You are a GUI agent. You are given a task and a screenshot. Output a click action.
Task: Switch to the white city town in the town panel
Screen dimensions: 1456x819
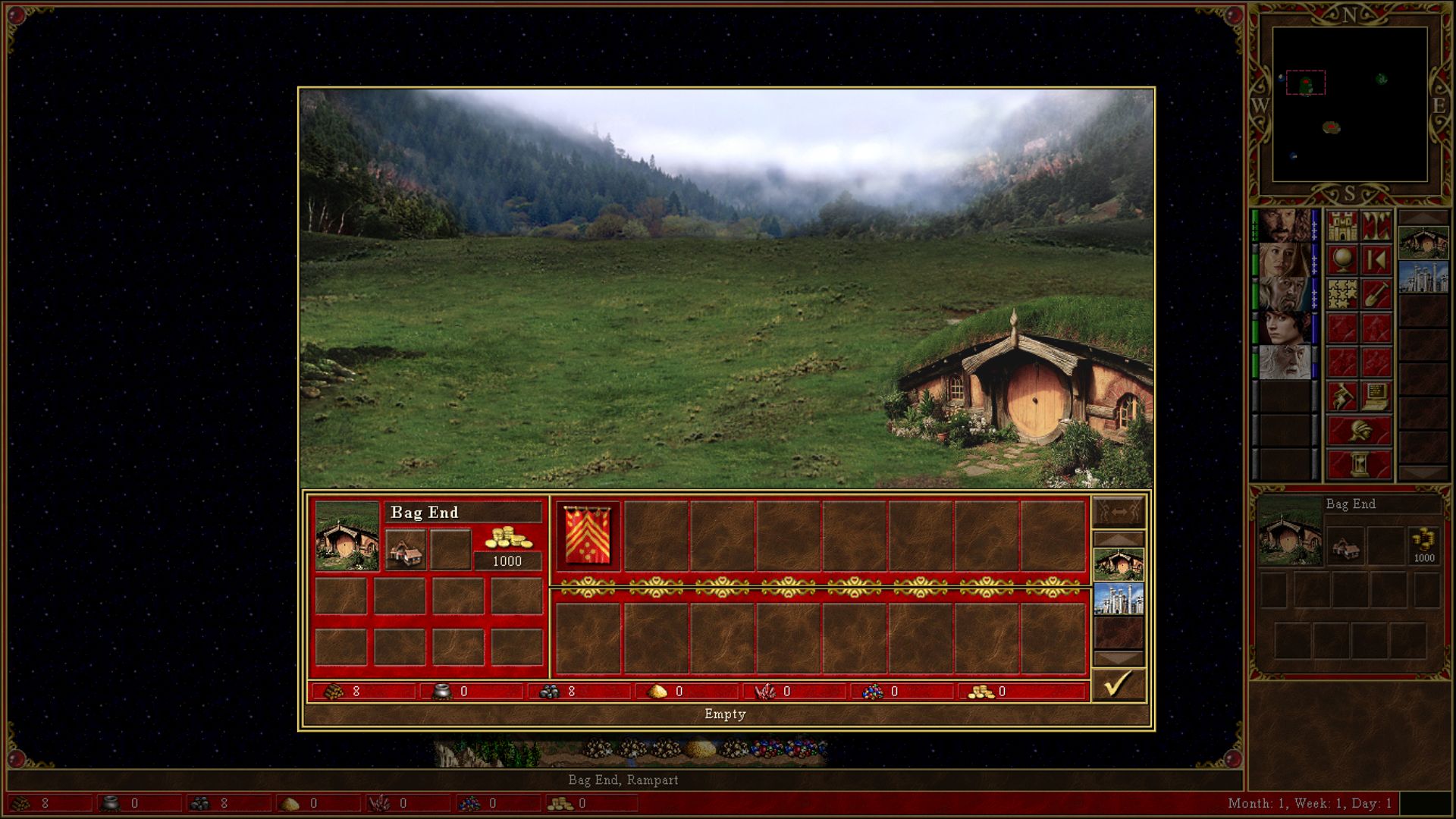(1118, 599)
